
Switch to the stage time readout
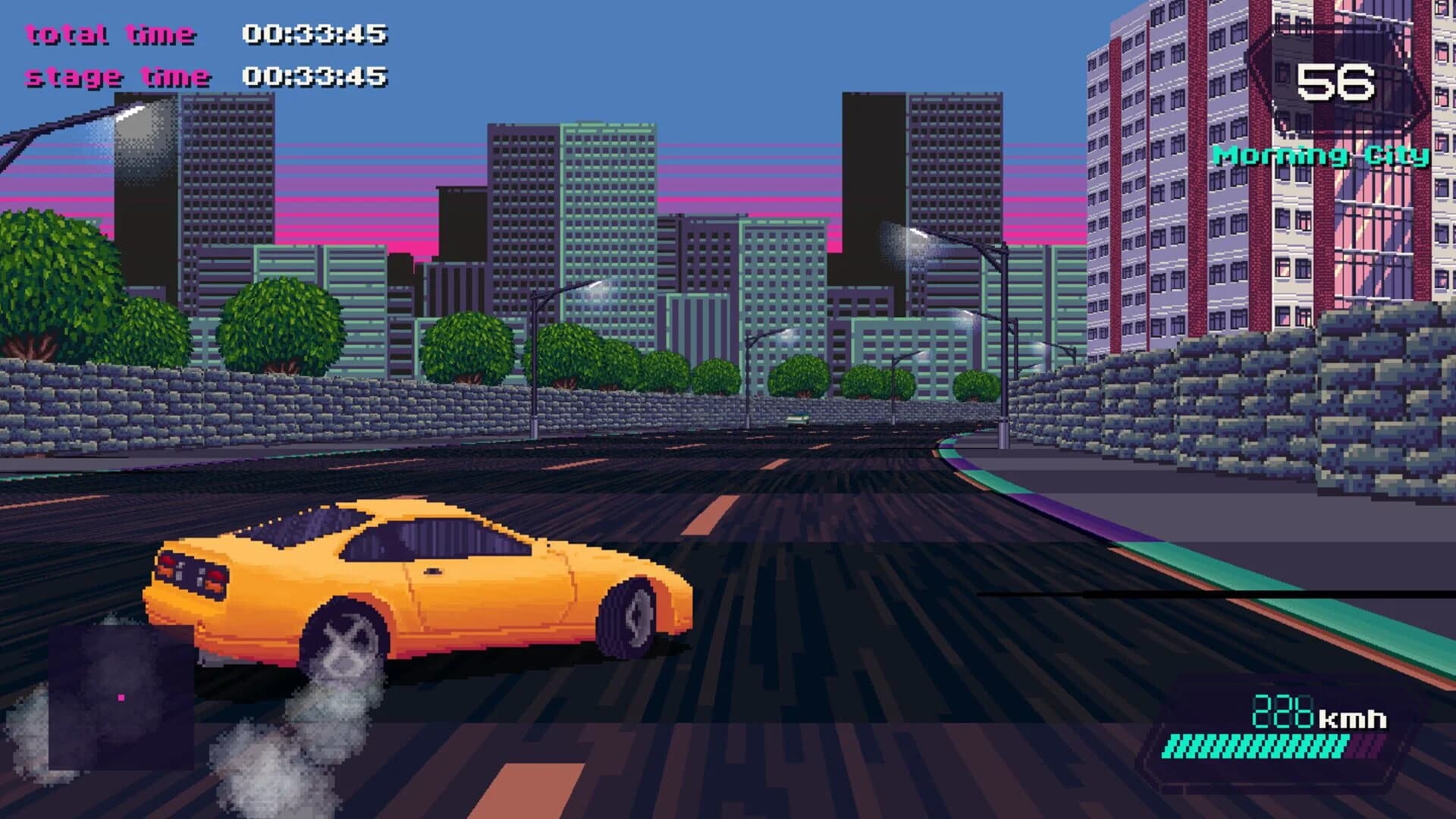[x=118, y=76]
